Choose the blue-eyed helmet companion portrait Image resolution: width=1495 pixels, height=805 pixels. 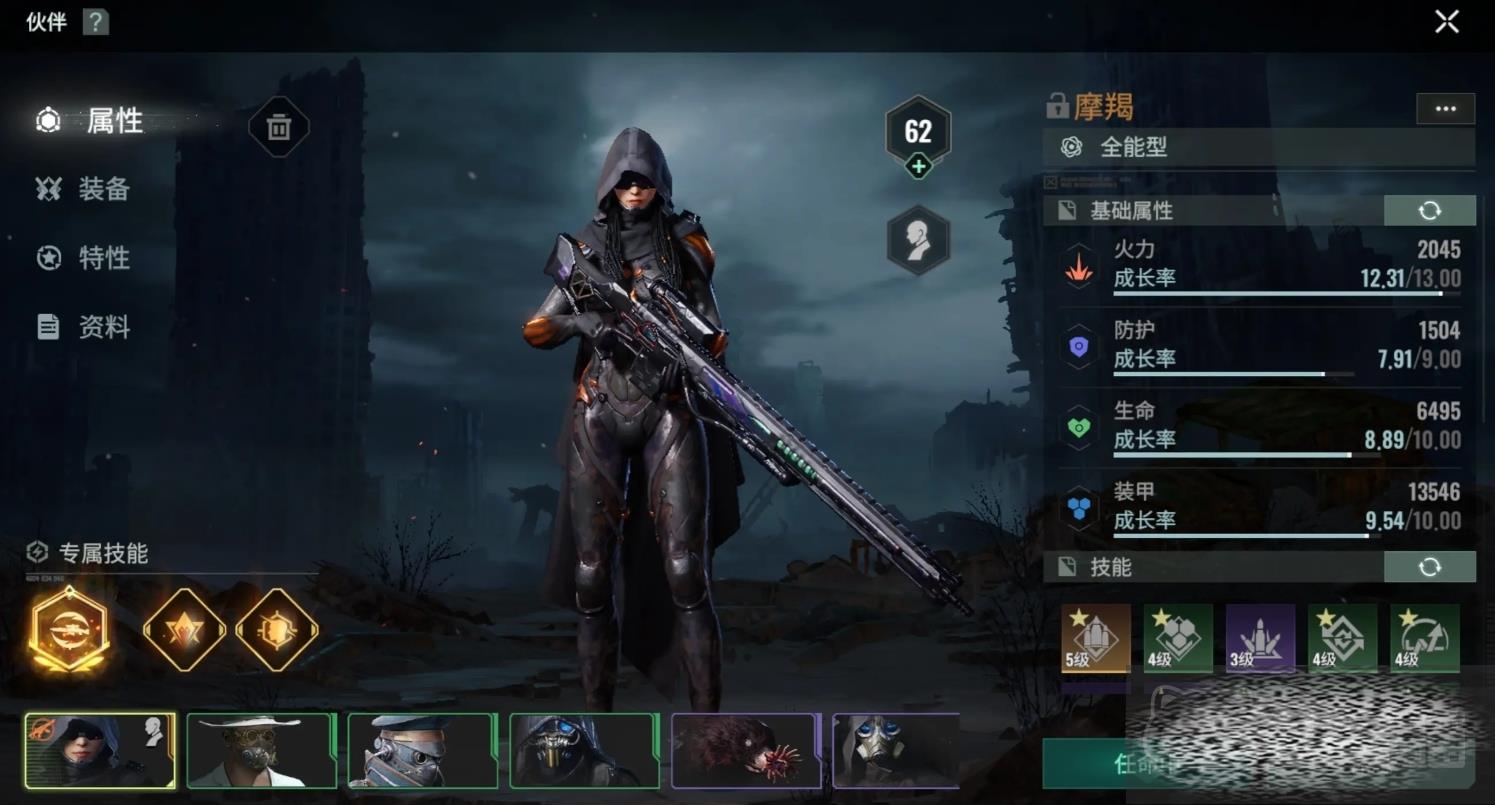click(x=584, y=750)
